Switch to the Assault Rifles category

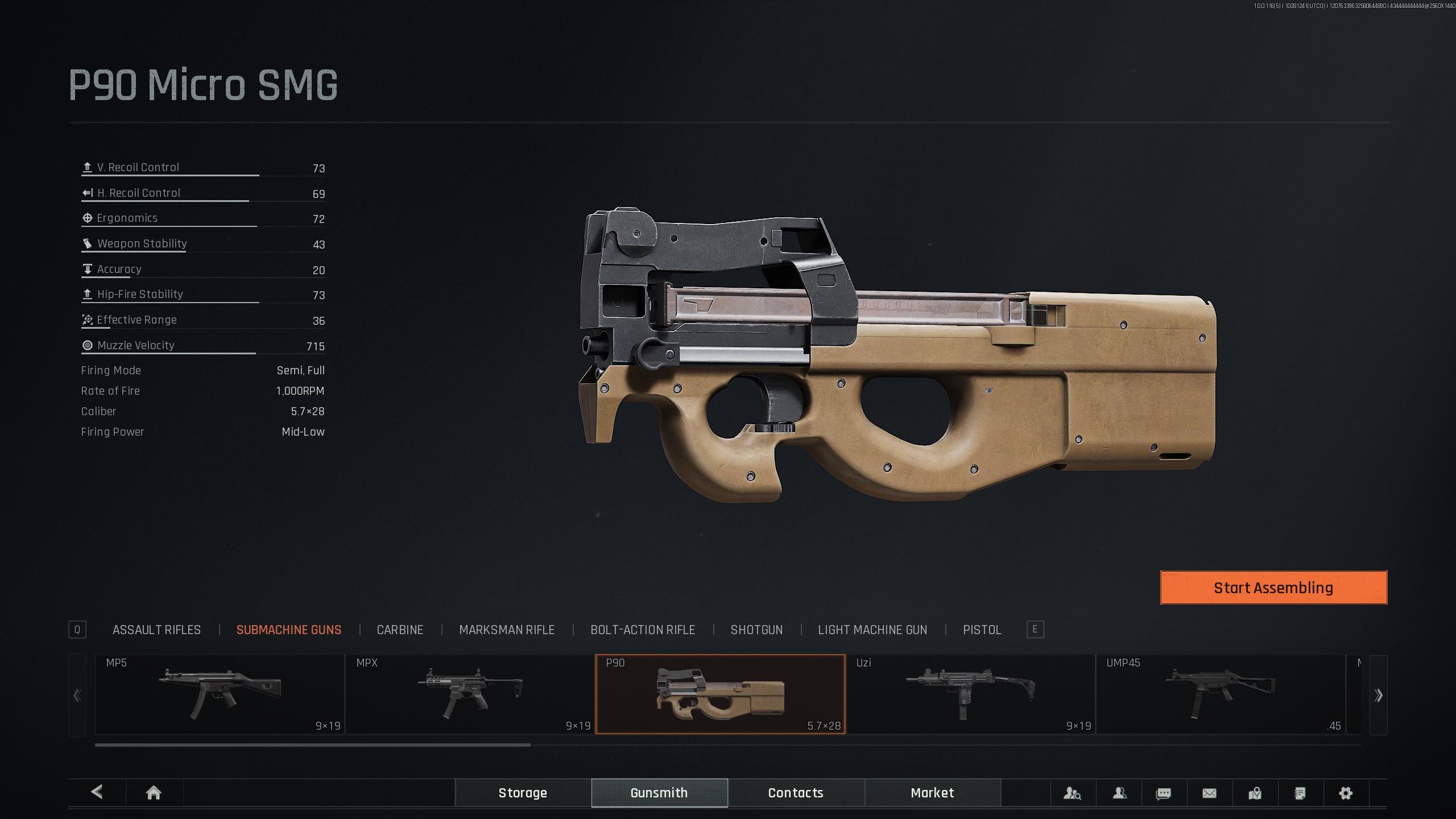click(156, 630)
